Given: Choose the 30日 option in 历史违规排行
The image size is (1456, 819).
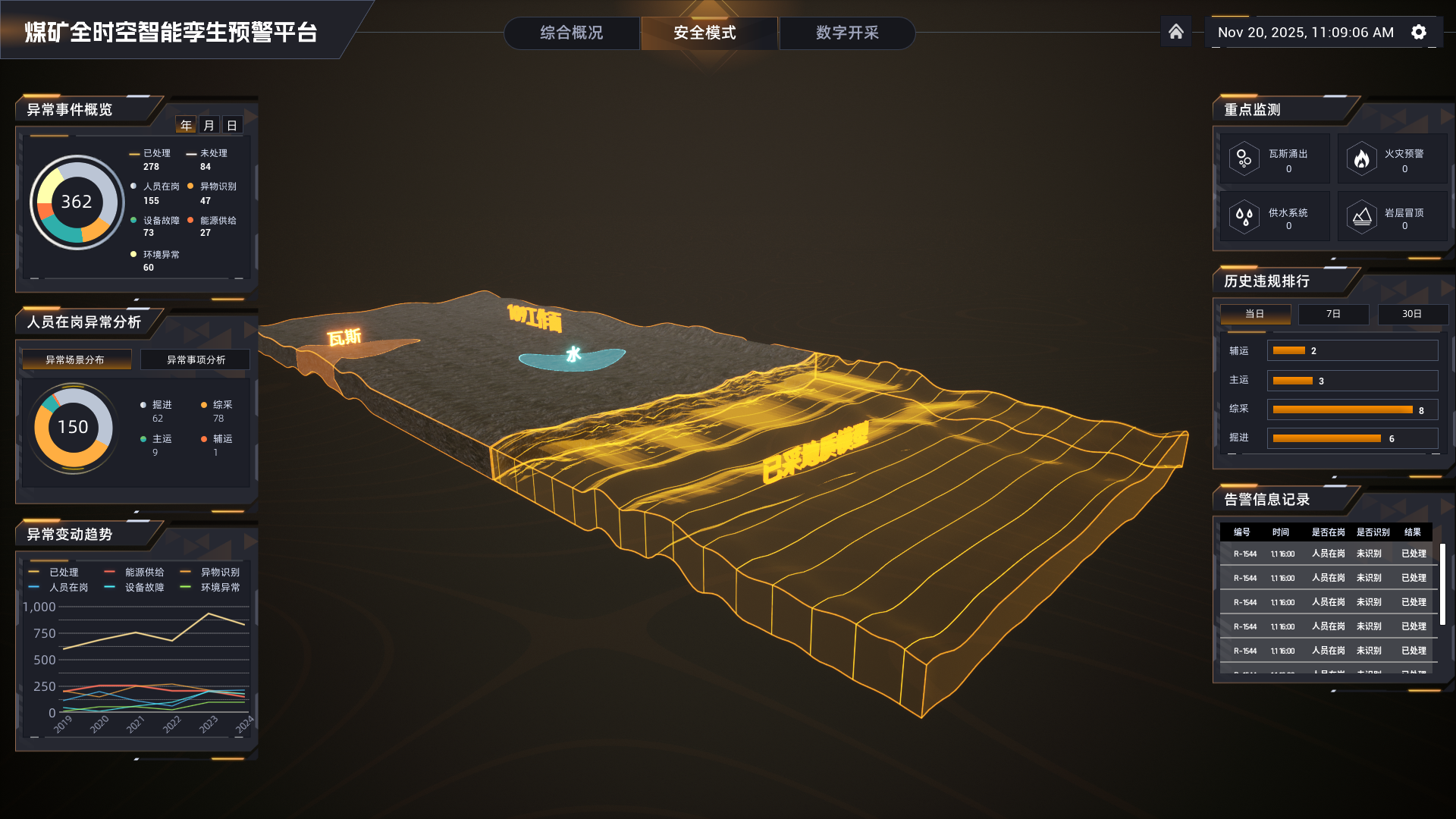Looking at the screenshot, I should point(1413,314).
